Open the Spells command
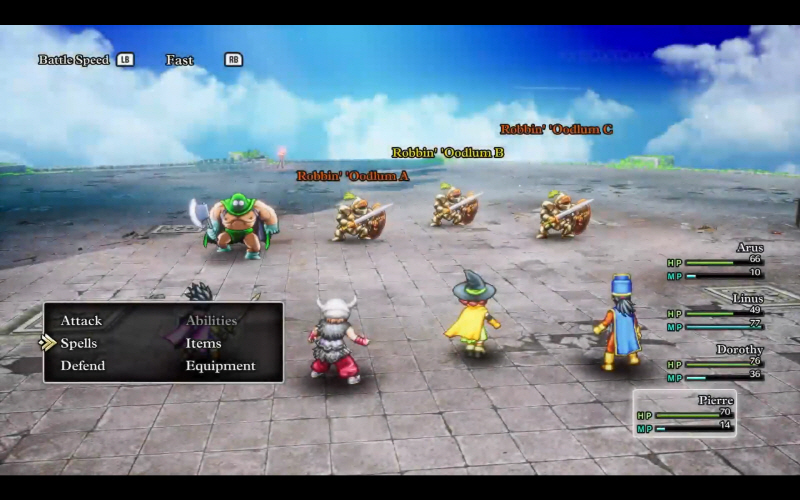Image resolution: width=800 pixels, height=500 pixels. tap(79, 343)
